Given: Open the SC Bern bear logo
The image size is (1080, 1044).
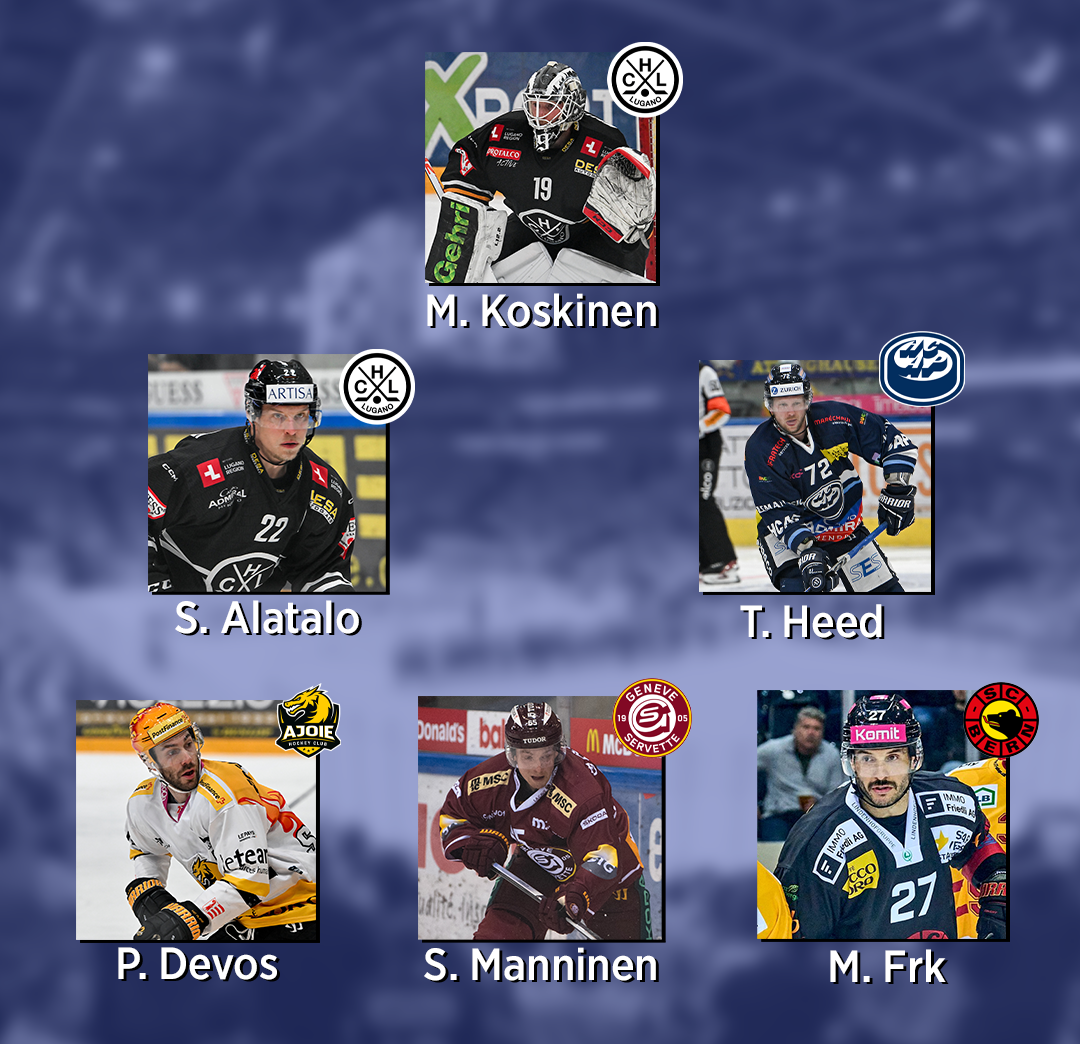Looking at the screenshot, I should point(1000,719).
